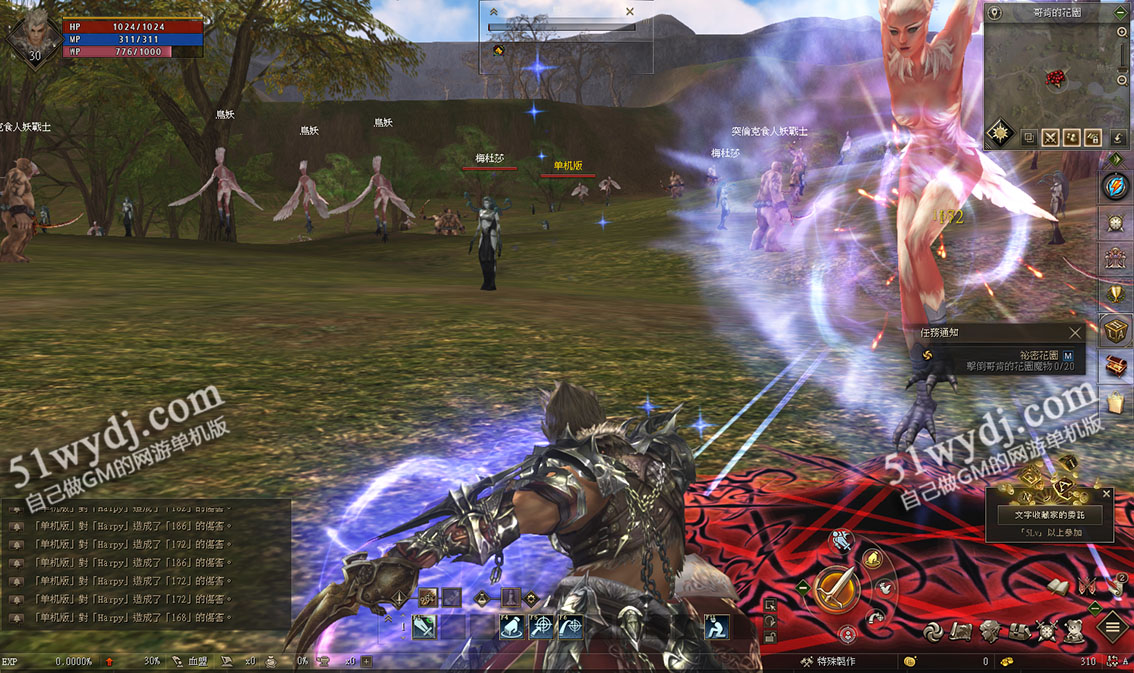Zoom in the minimap with the plus magnifier
This screenshot has height=673, width=1134.
1122,33
